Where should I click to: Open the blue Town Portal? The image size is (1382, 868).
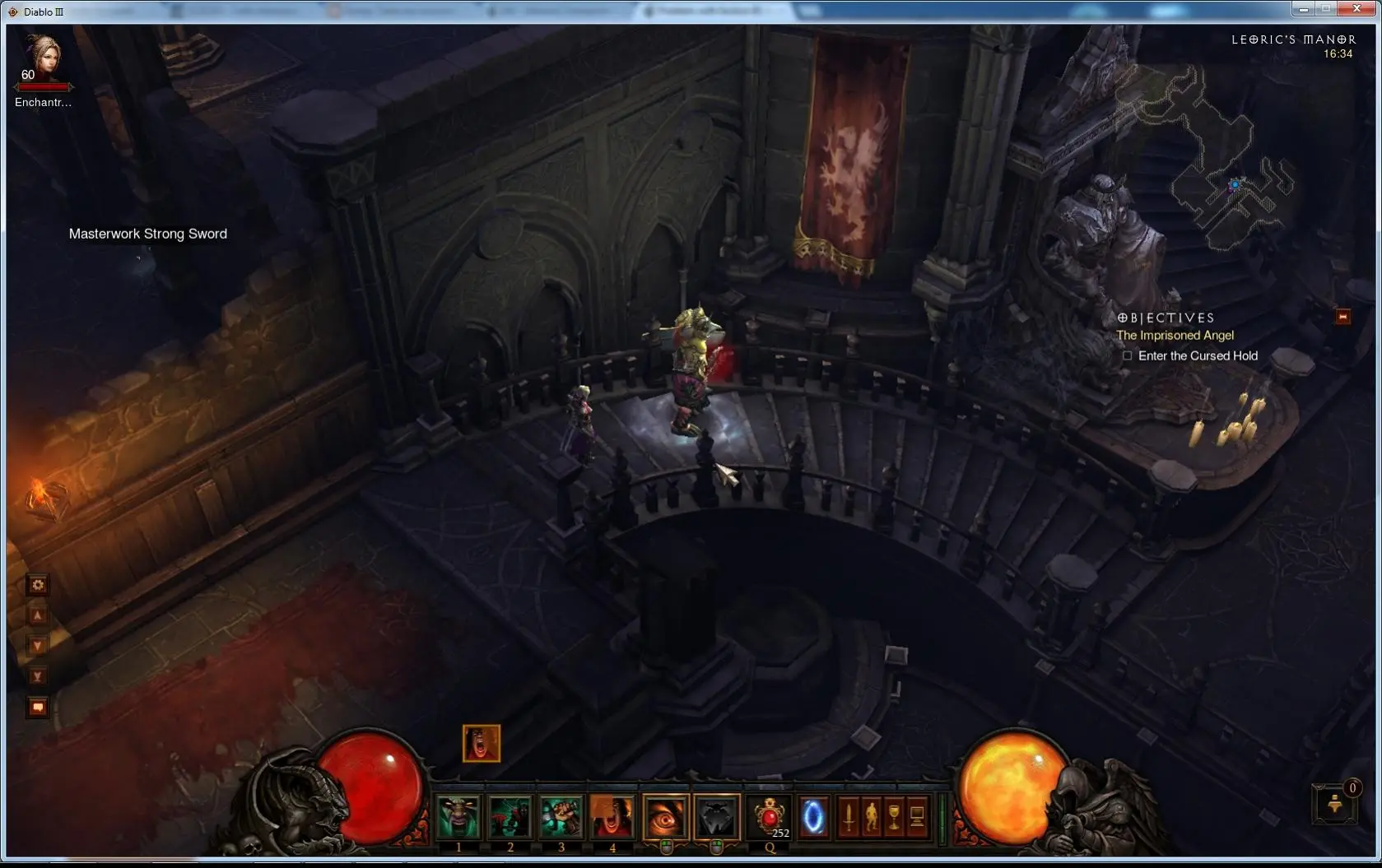pyautogui.click(x=813, y=819)
